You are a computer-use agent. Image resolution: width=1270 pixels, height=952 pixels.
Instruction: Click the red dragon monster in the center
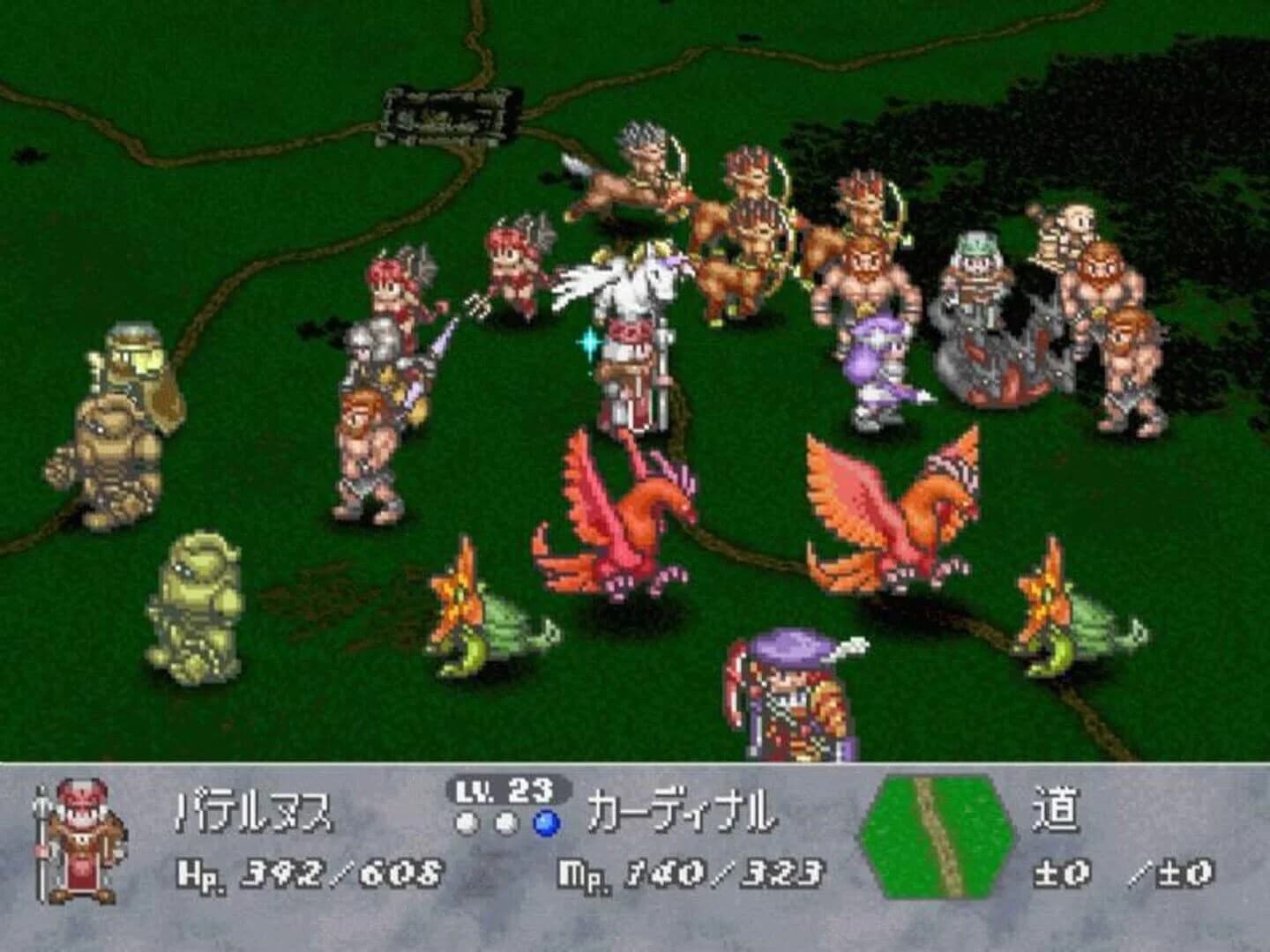point(617,511)
